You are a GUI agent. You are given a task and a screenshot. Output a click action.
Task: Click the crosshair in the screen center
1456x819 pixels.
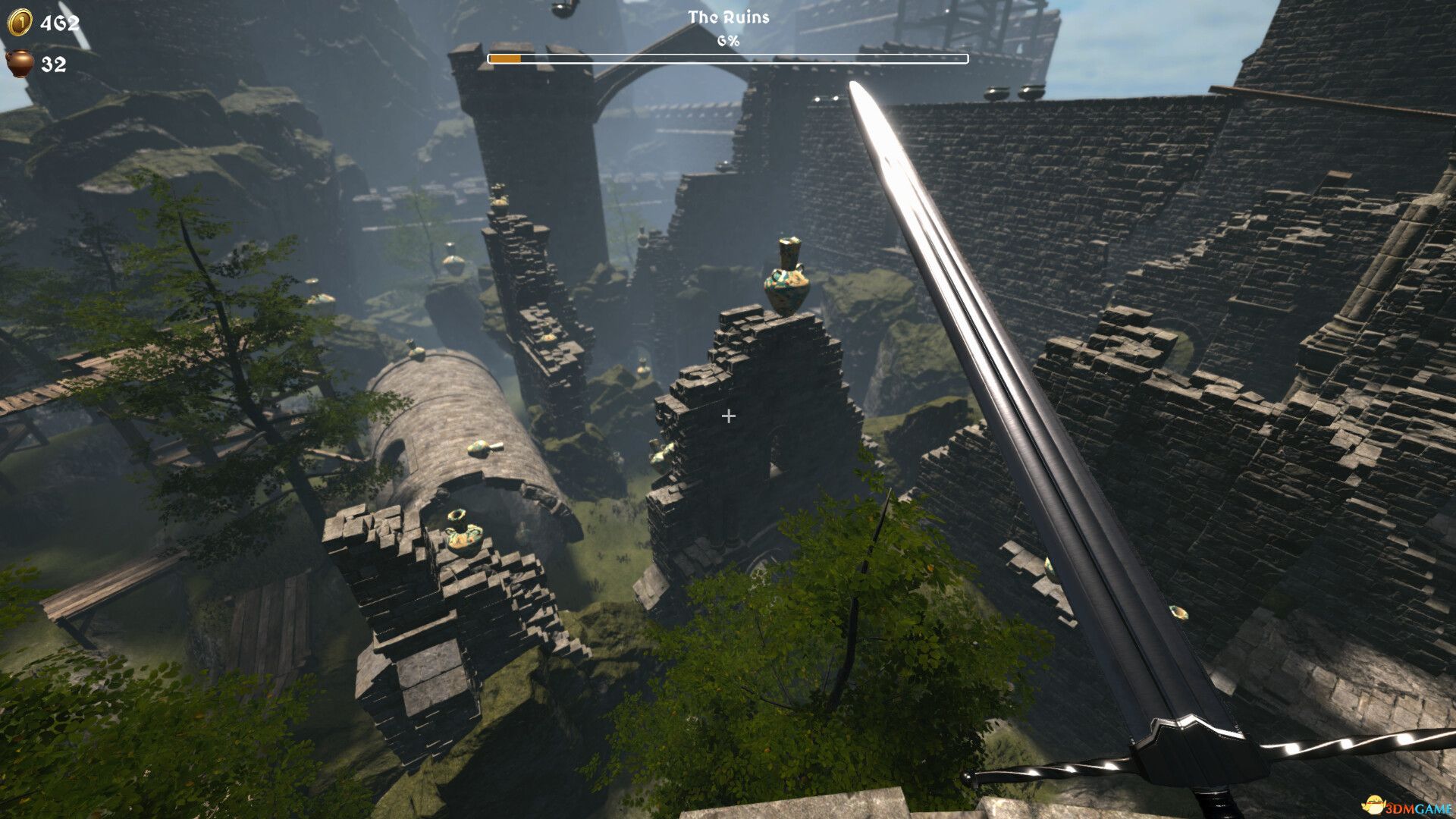point(728,415)
